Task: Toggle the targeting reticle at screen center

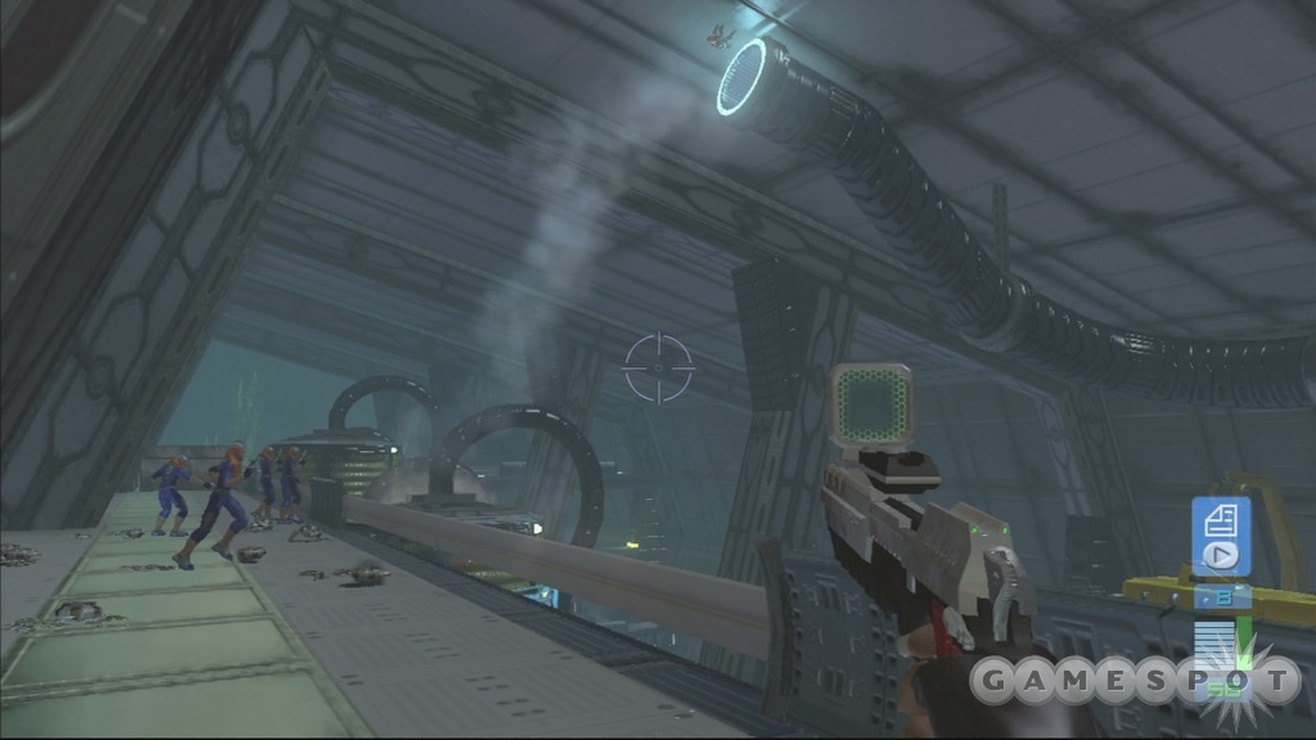Action: coord(657,366)
